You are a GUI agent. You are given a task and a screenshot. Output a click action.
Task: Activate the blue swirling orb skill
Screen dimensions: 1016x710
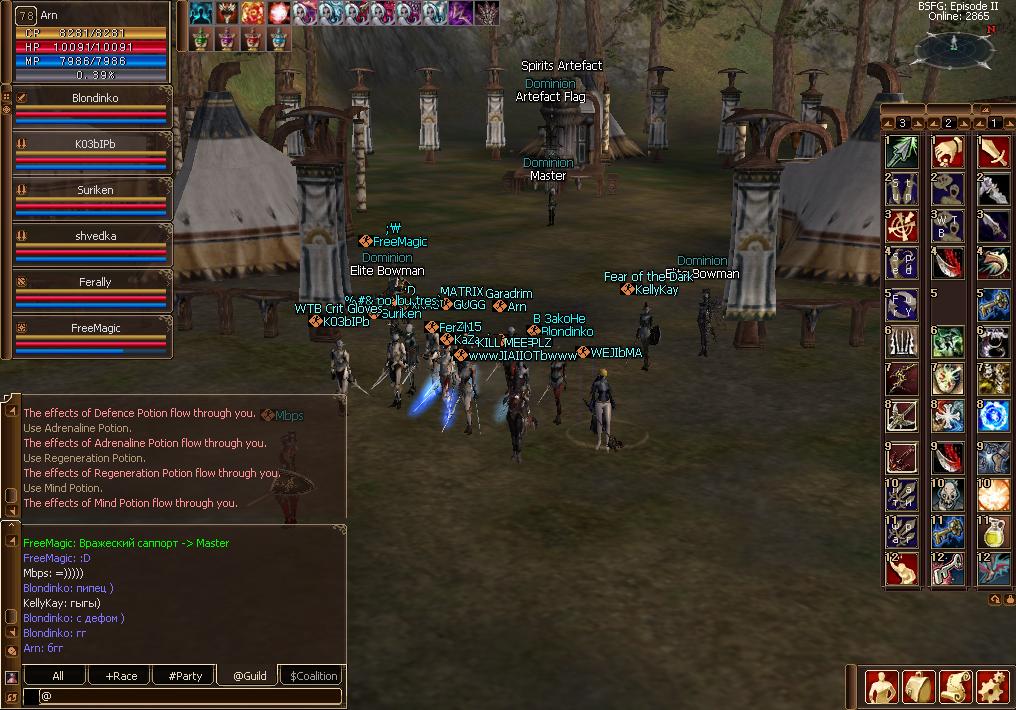click(x=993, y=417)
